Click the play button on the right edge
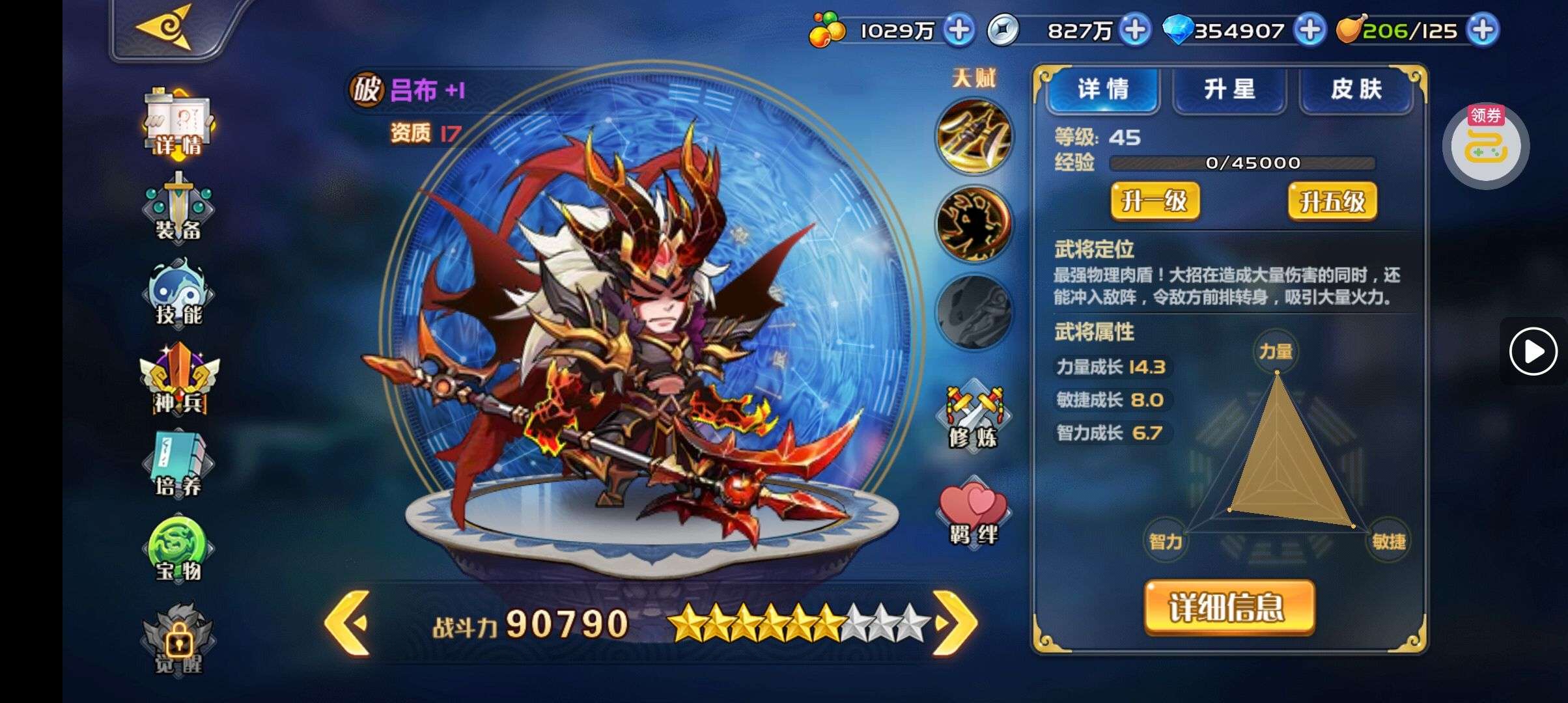 click(1533, 351)
